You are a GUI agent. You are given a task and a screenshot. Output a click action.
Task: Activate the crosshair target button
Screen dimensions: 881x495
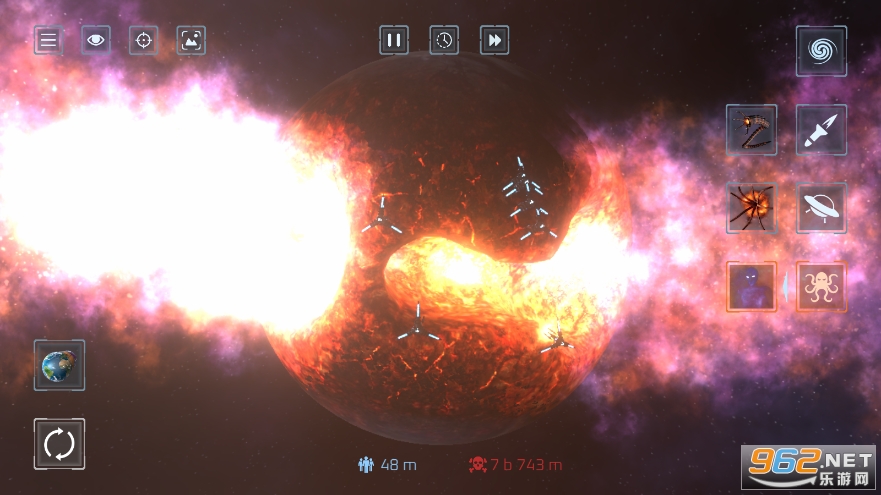point(143,40)
